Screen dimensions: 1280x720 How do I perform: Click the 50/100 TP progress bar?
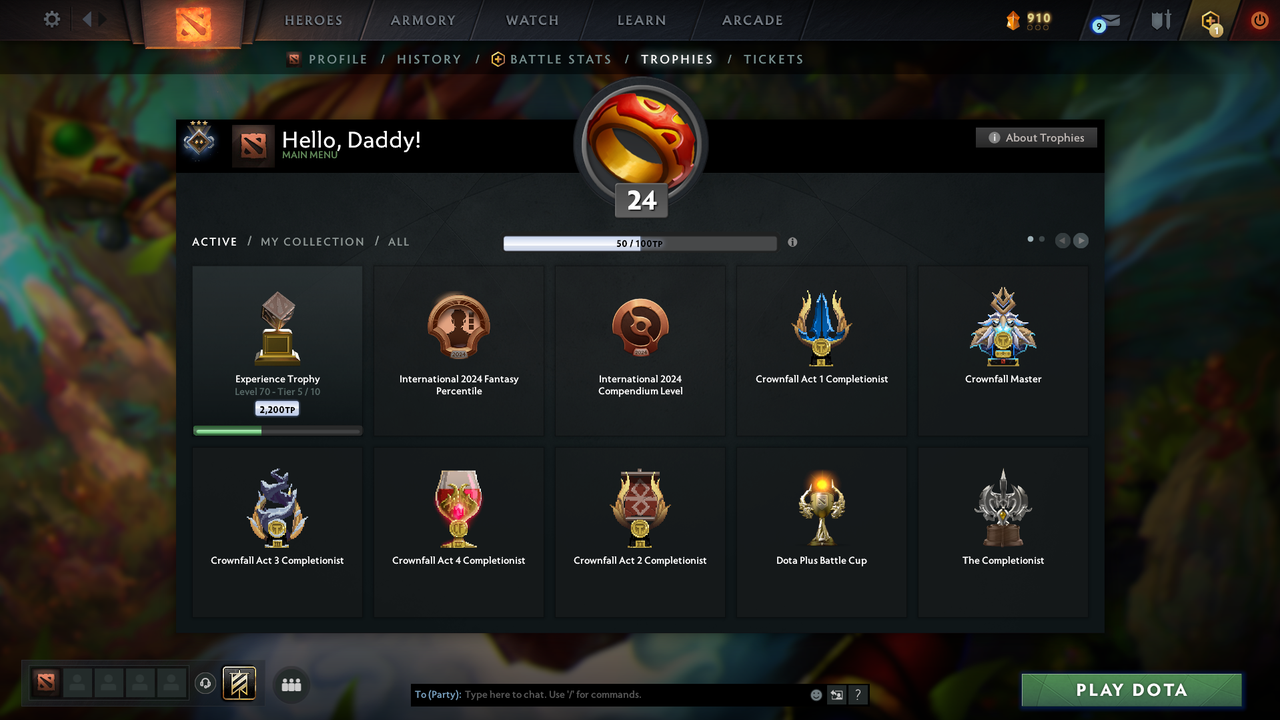(x=640, y=243)
